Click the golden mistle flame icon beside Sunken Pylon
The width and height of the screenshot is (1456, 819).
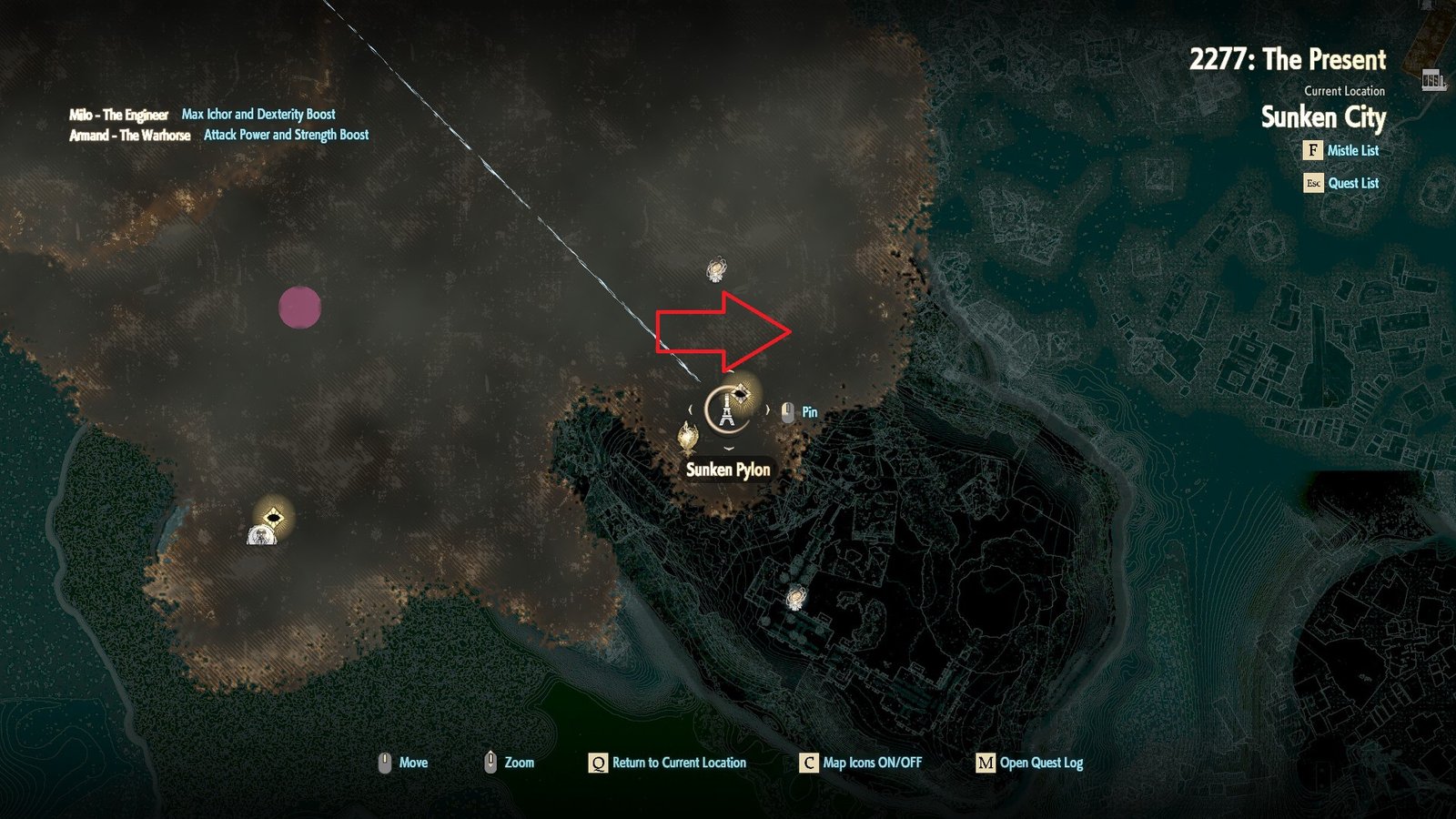click(688, 435)
